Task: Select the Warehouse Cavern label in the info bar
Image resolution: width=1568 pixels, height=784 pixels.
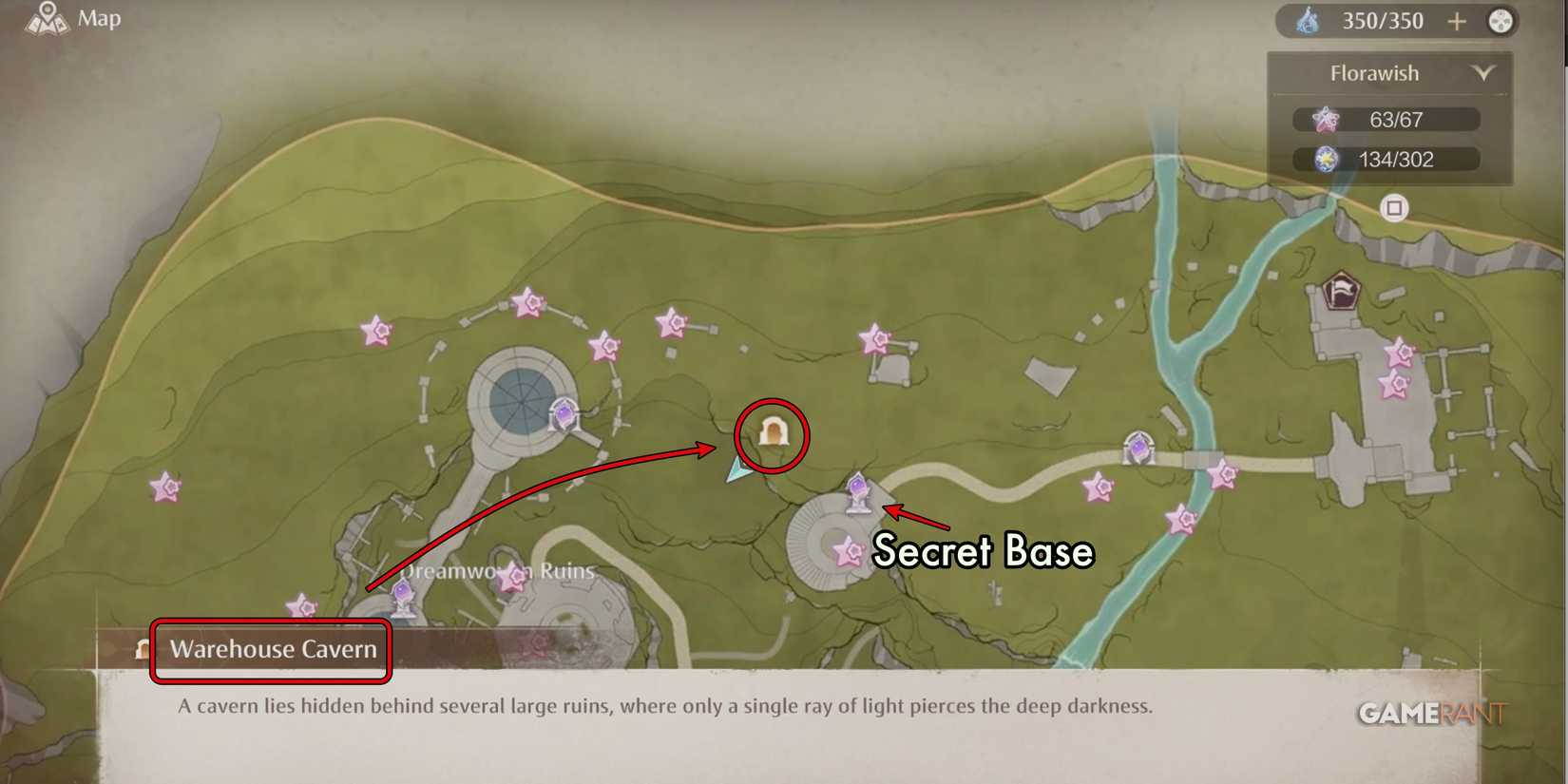Action: click(x=273, y=649)
